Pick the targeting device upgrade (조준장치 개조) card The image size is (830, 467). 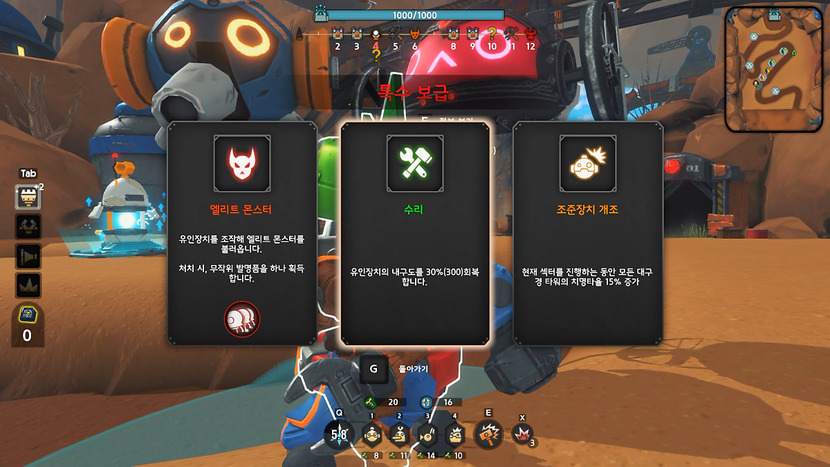coord(588,232)
